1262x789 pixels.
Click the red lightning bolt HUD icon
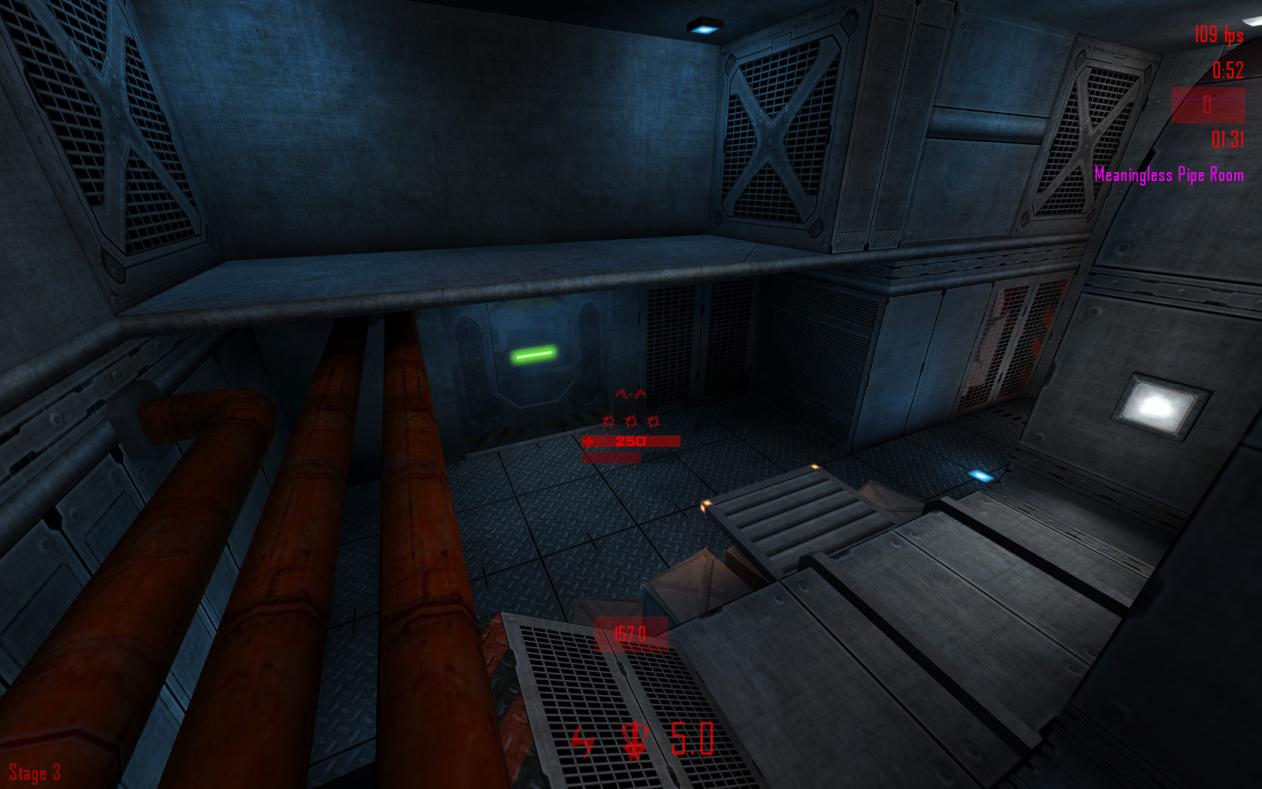(582, 742)
